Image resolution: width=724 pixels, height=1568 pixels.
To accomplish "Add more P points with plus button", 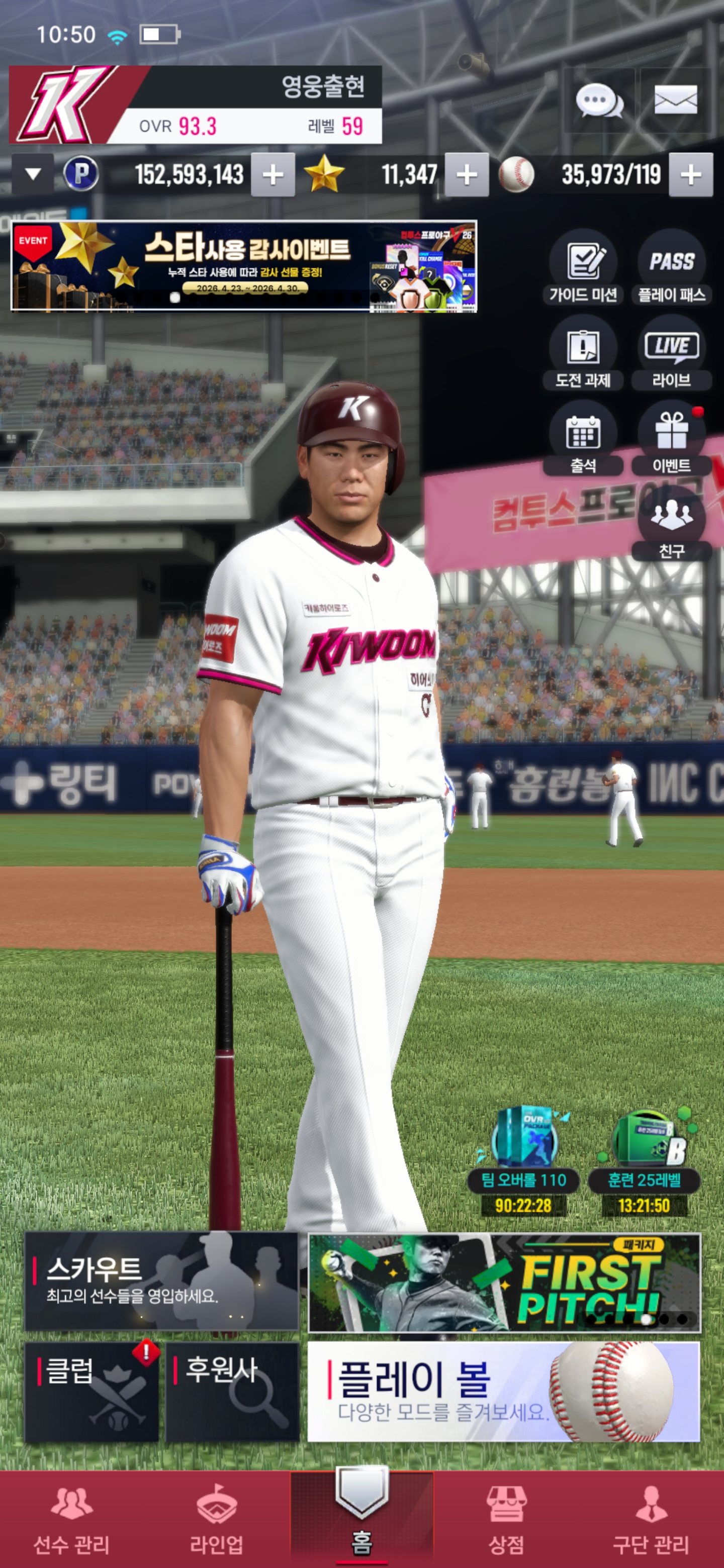I will [x=273, y=175].
